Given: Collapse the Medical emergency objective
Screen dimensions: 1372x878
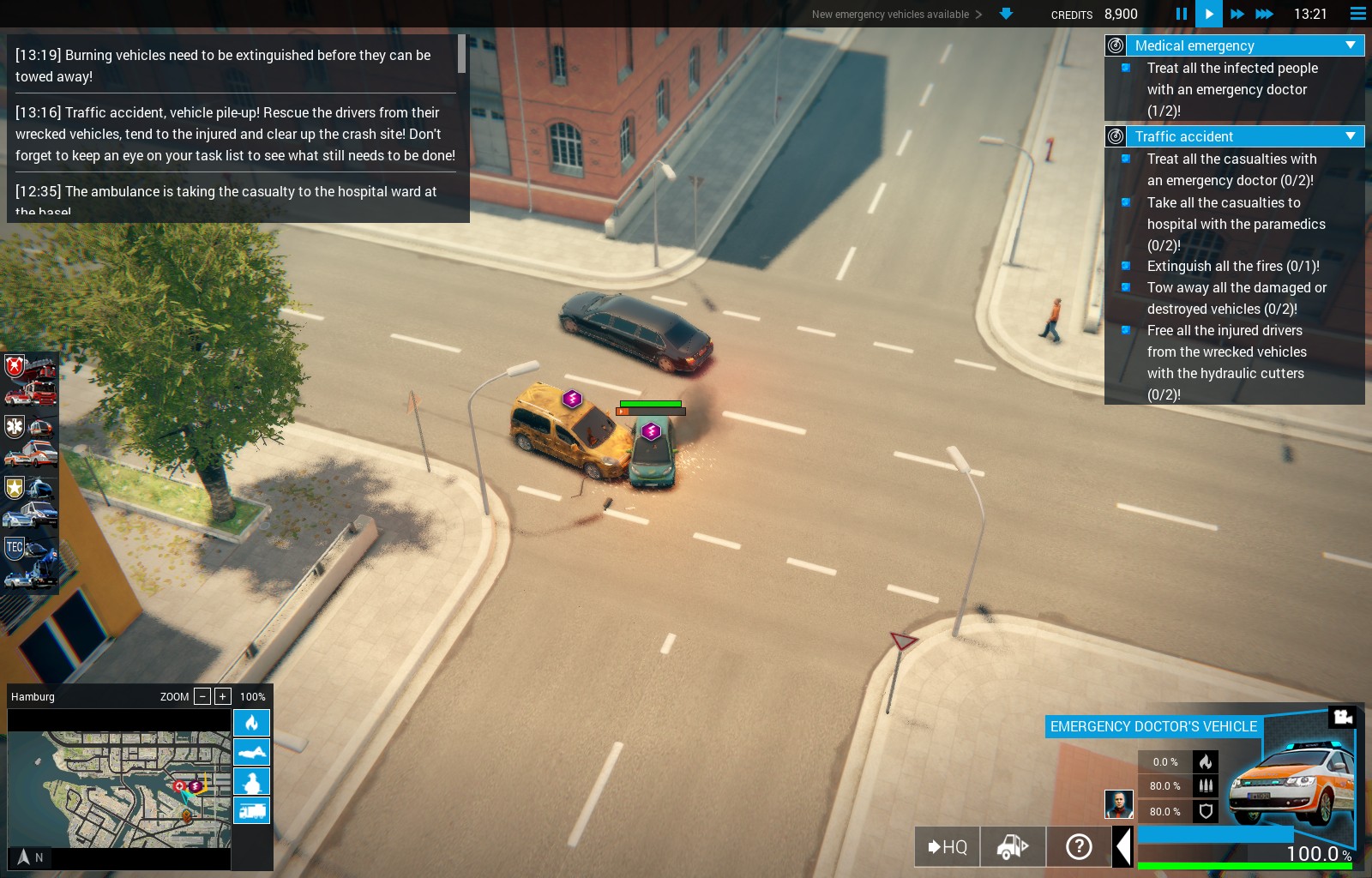Looking at the screenshot, I should [1351, 45].
